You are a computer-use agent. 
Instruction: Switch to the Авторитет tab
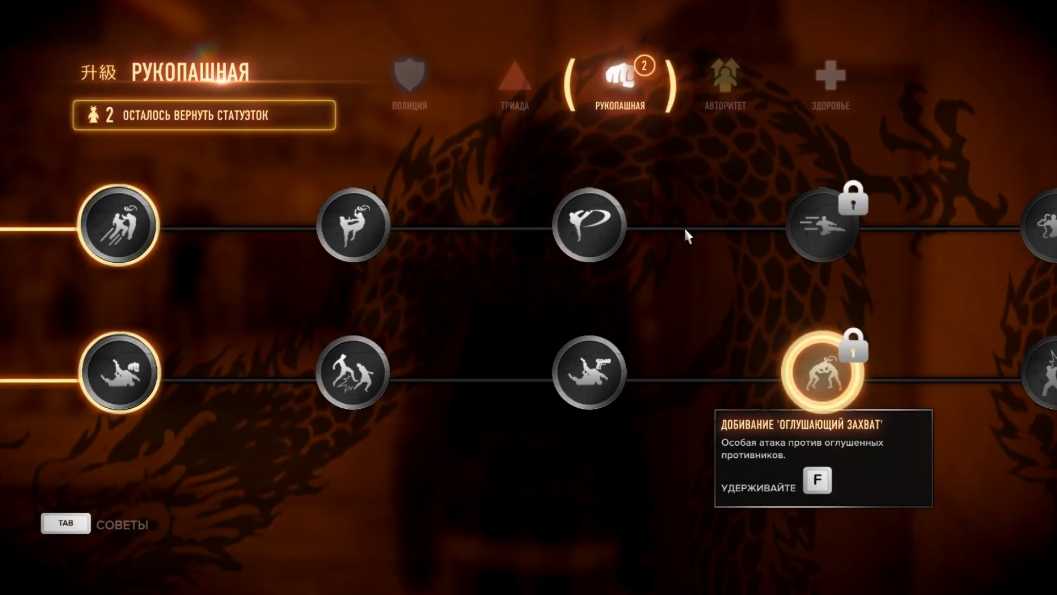click(x=725, y=80)
